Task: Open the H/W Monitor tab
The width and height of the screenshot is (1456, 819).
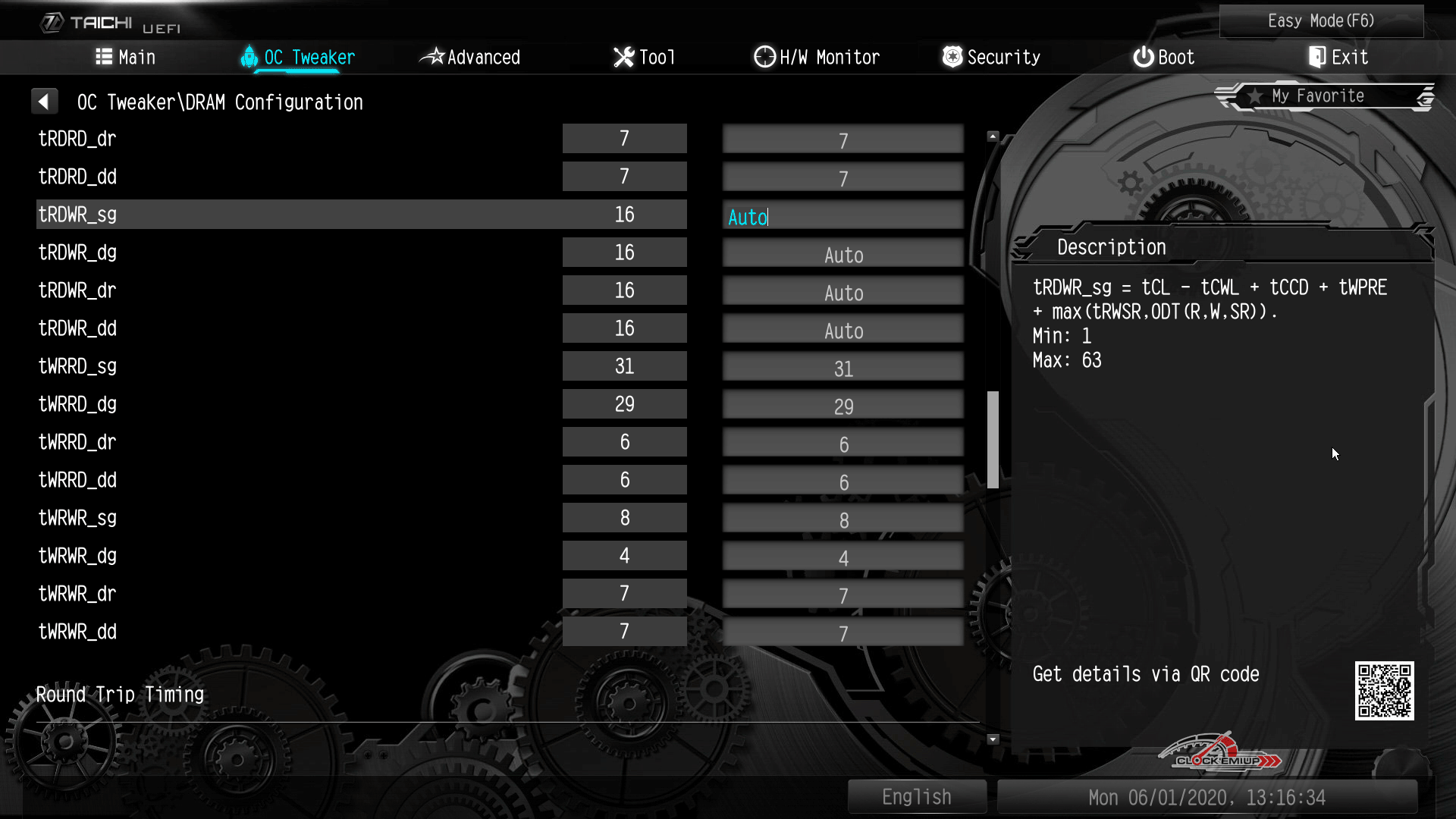Action: [817, 58]
